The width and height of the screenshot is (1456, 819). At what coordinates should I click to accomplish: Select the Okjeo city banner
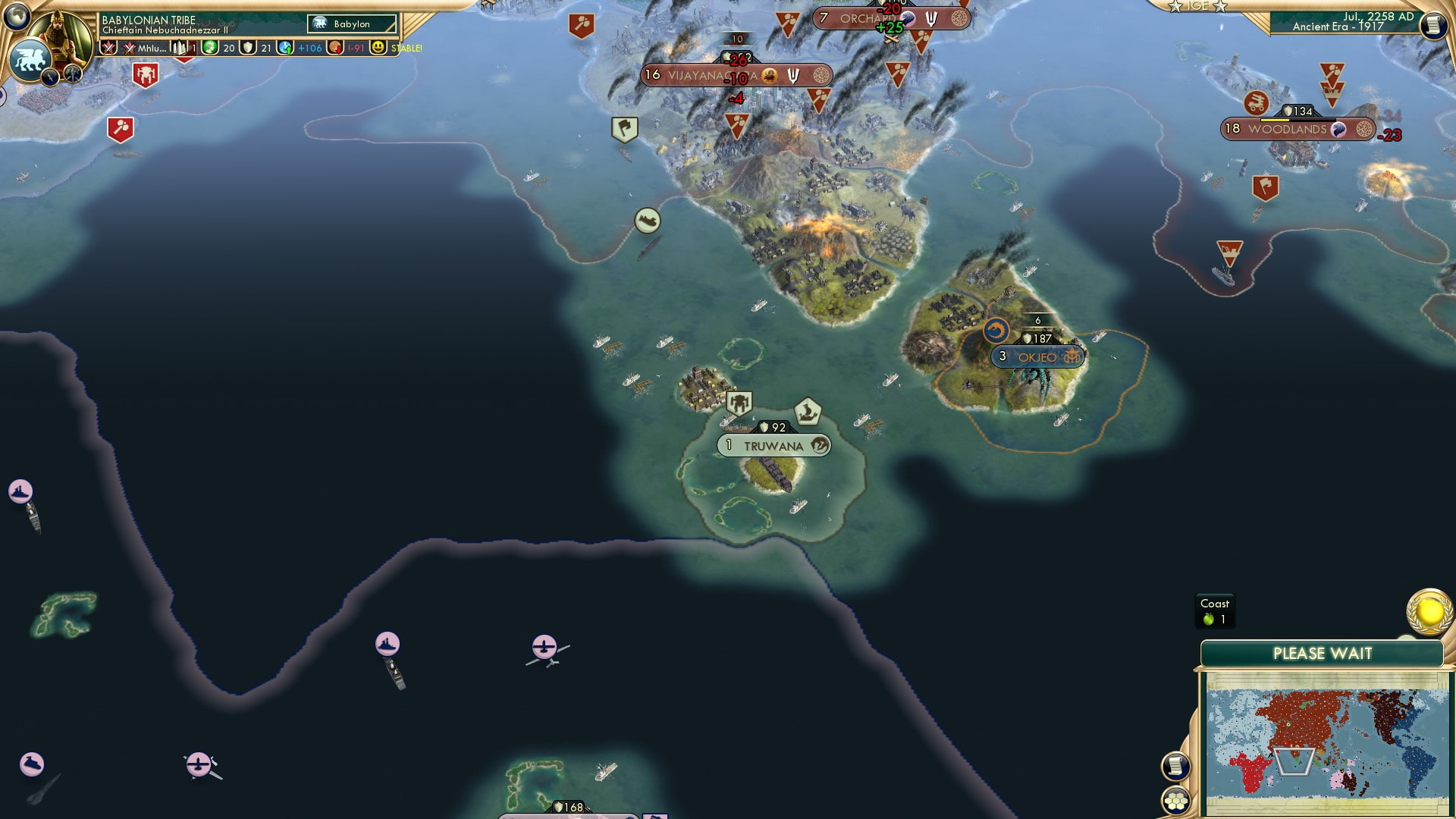tap(1037, 356)
